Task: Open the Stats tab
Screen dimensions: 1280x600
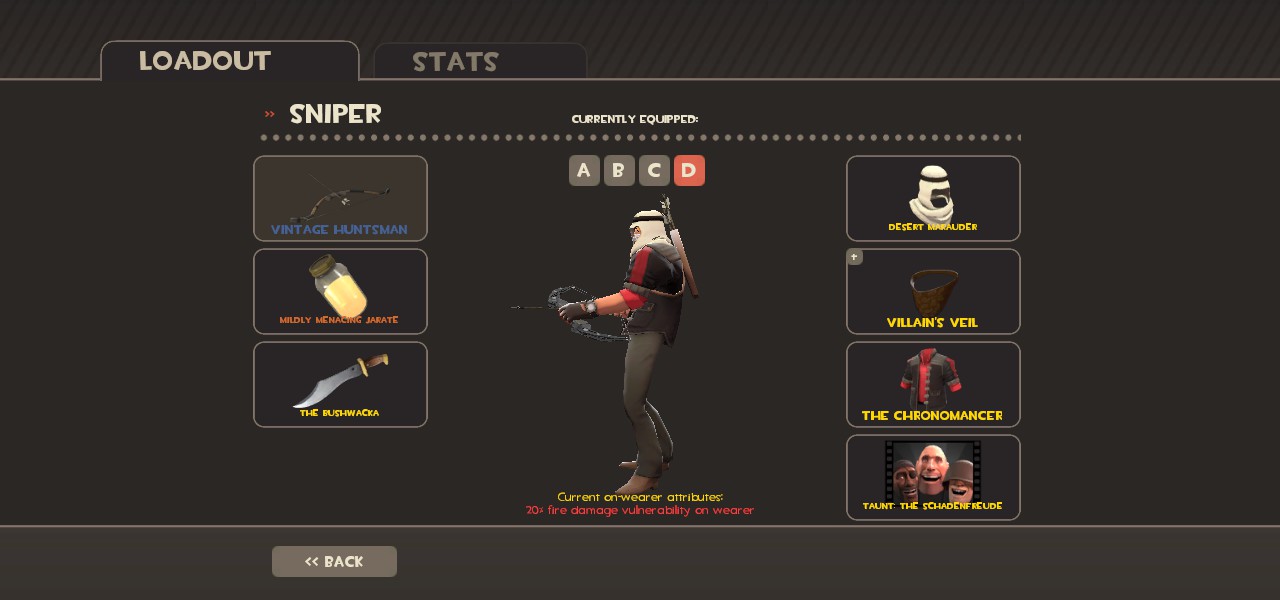Action: (479, 62)
